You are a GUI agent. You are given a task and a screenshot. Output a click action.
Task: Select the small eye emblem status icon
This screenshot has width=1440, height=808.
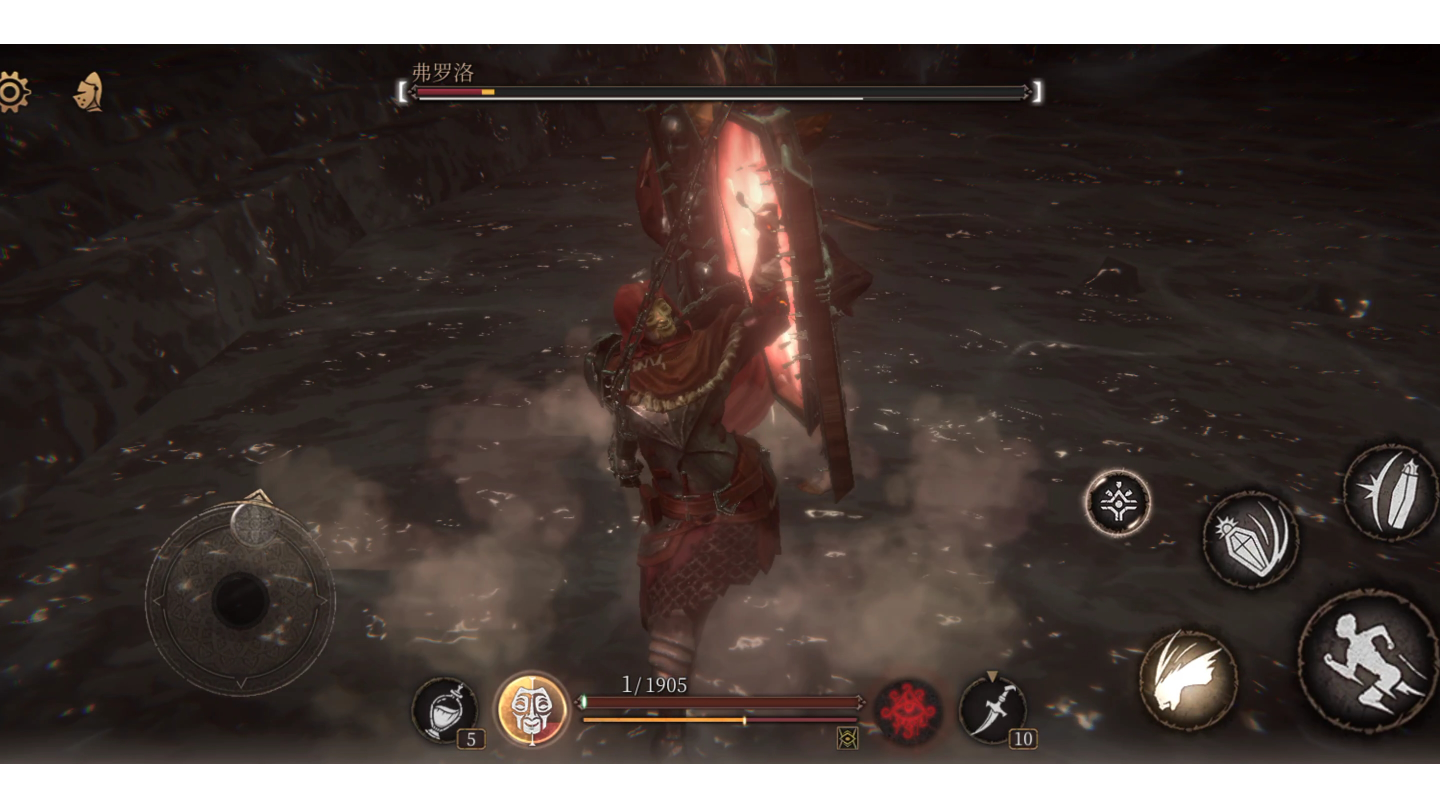tap(847, 738)
